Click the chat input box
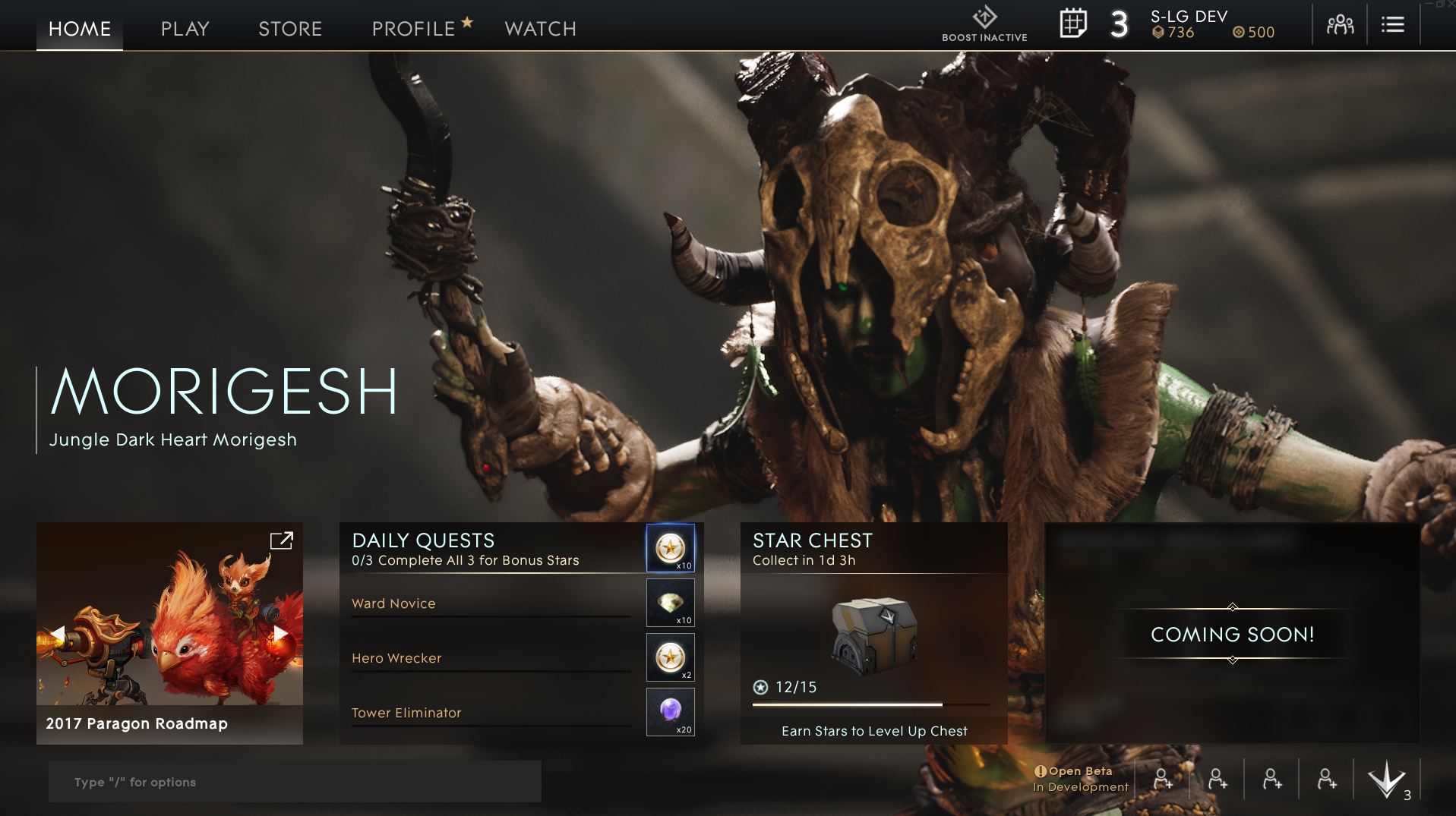This screenshot has height=816, width=1456. click(x=295, y=782)
